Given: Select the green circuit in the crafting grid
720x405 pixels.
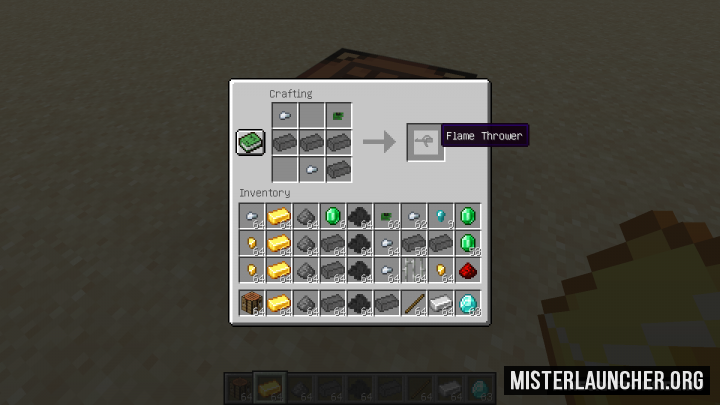Looking at the screenshot, I should point(338,116).
